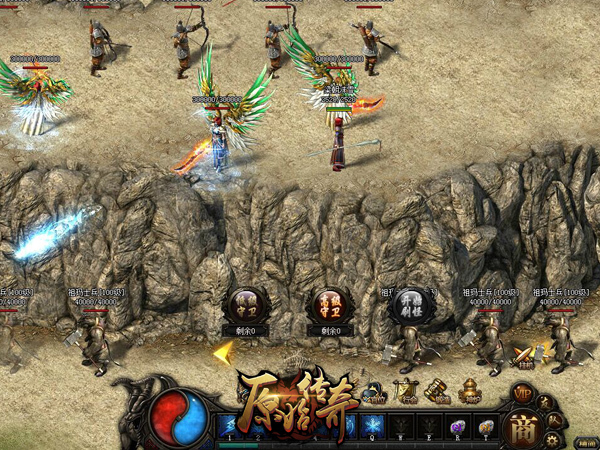Click the 精简 simplify button in the corner
Screen dimensions: 600x450
pos(586,442)
